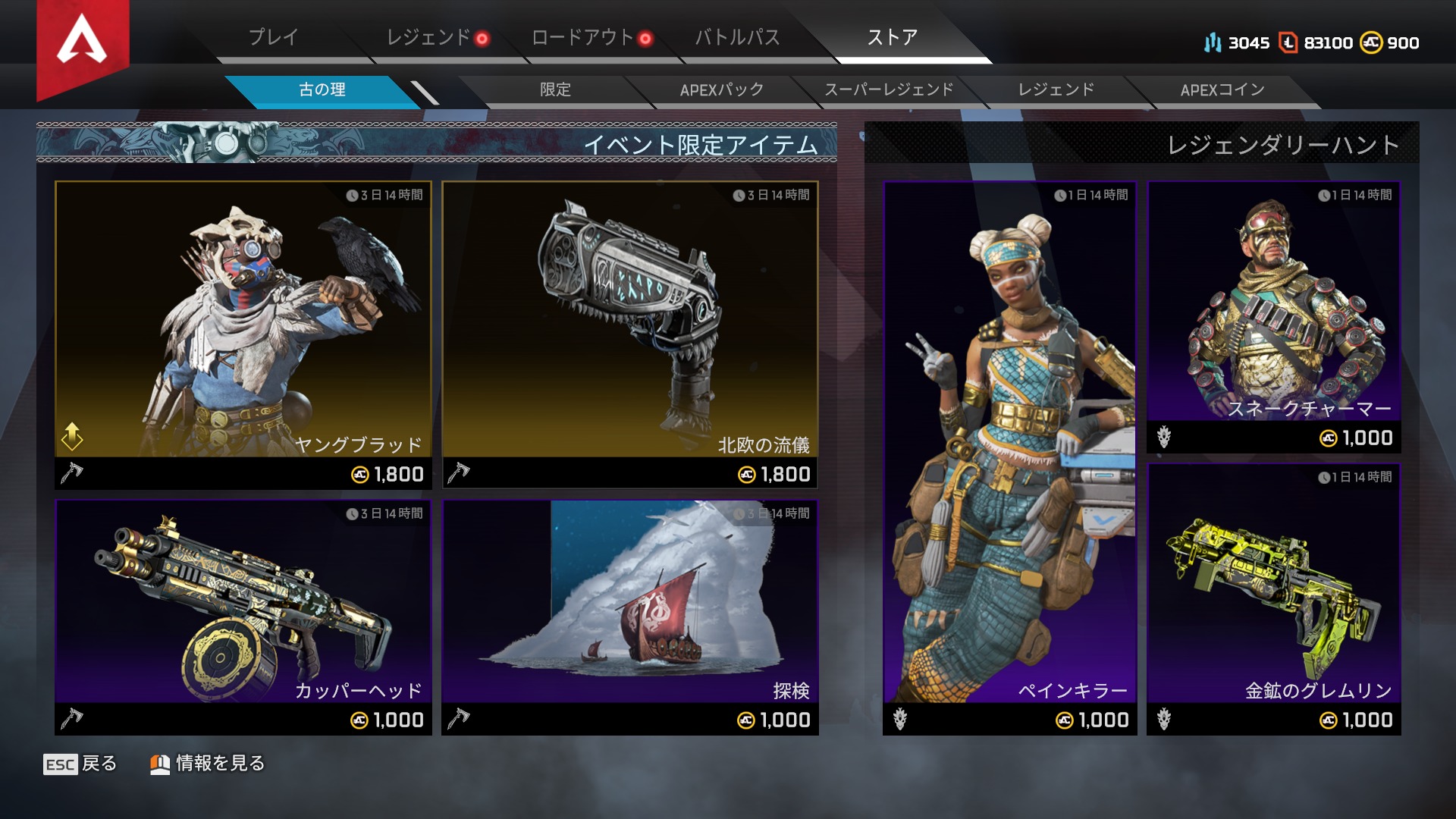This screenshot has width=1456, height=819.
Task: Go to the ロードアウト tab
Action: [x=582, y=37]
